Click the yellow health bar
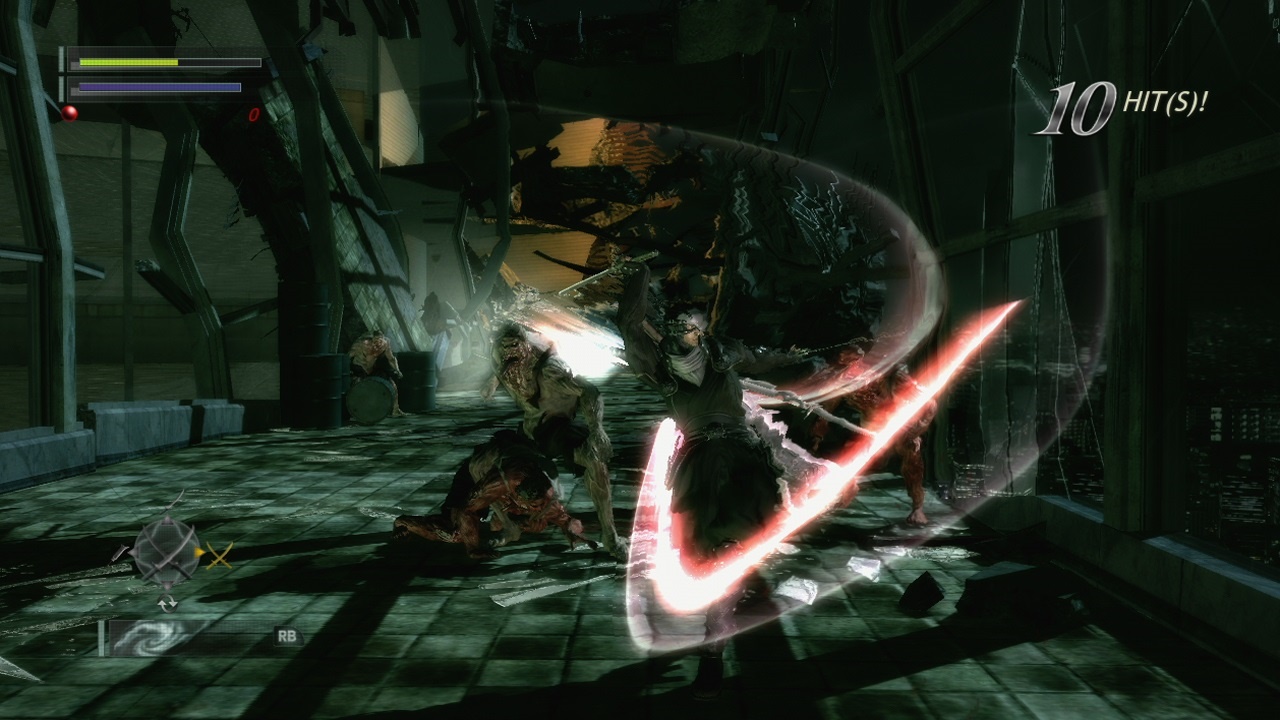The image size is (1280, 720). click(130, 62)
